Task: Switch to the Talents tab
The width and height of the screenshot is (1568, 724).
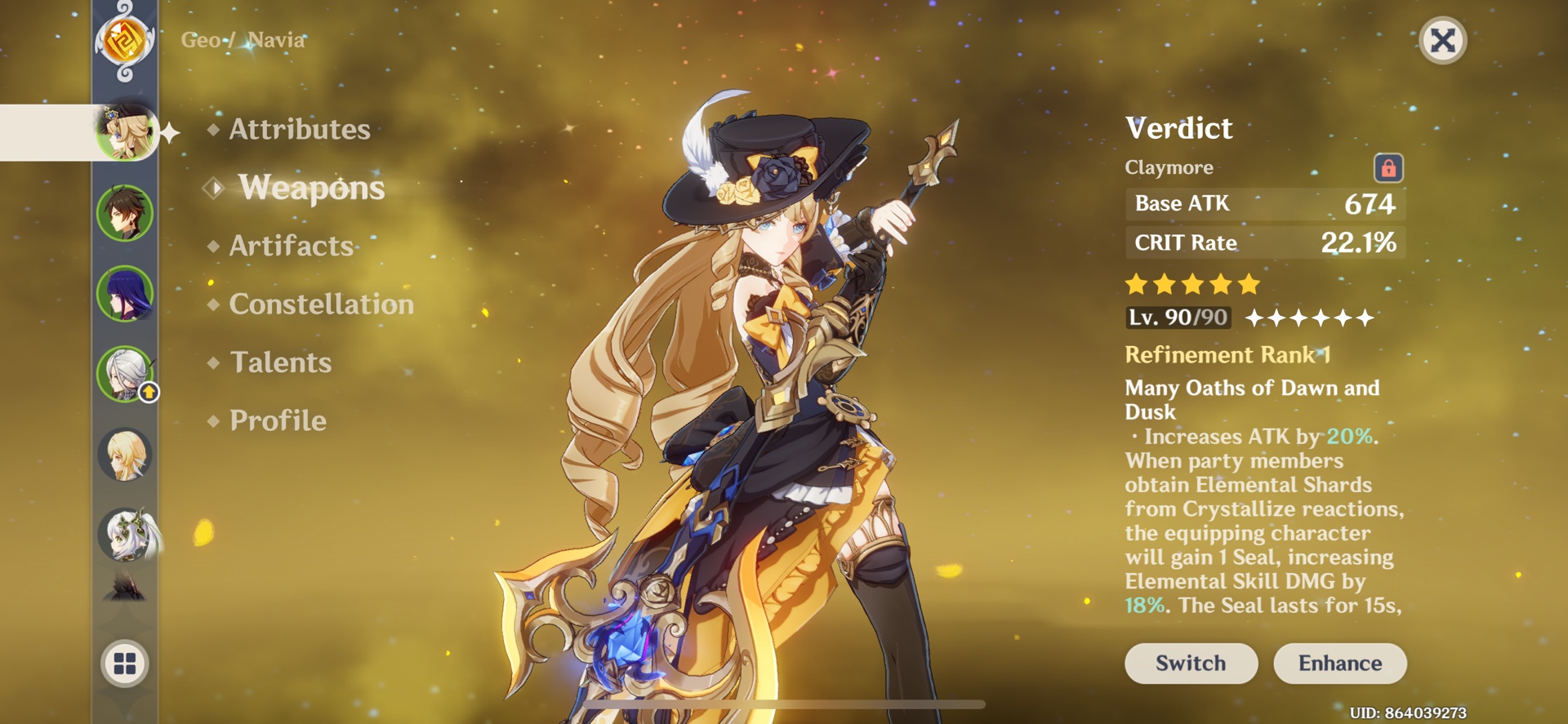Action: 282,362
